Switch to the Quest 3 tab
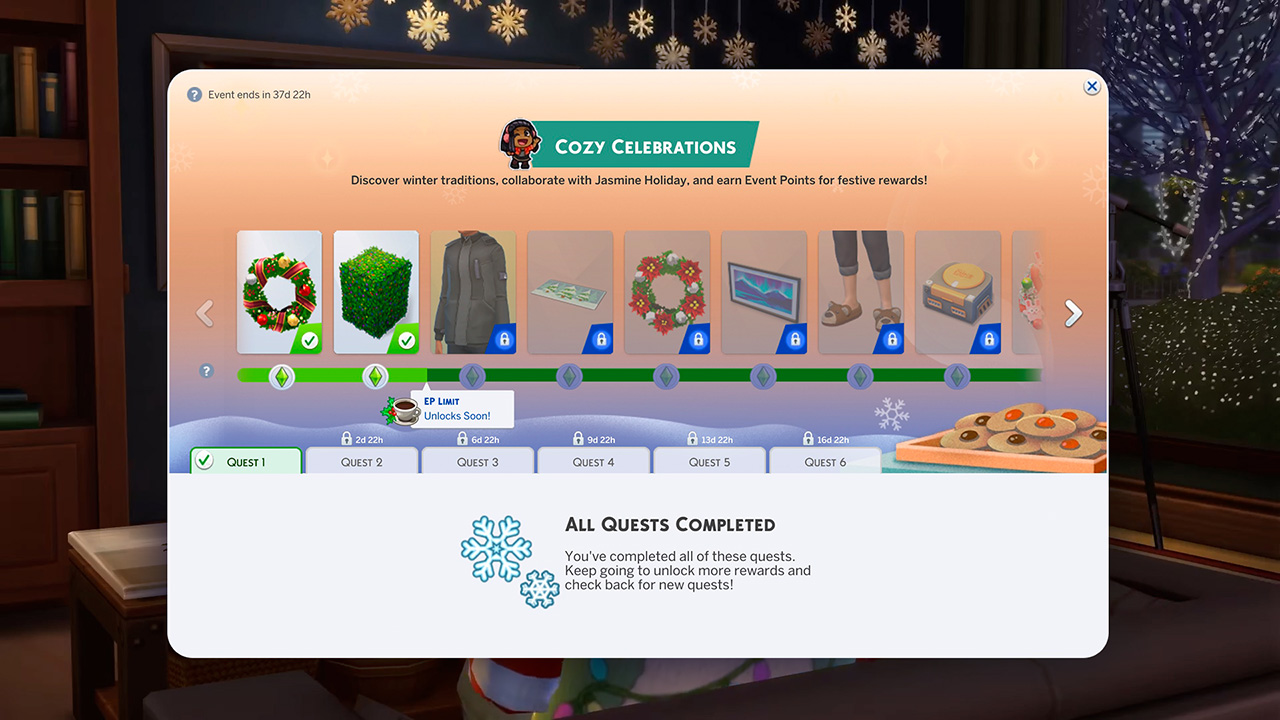 tap(478, 462)
